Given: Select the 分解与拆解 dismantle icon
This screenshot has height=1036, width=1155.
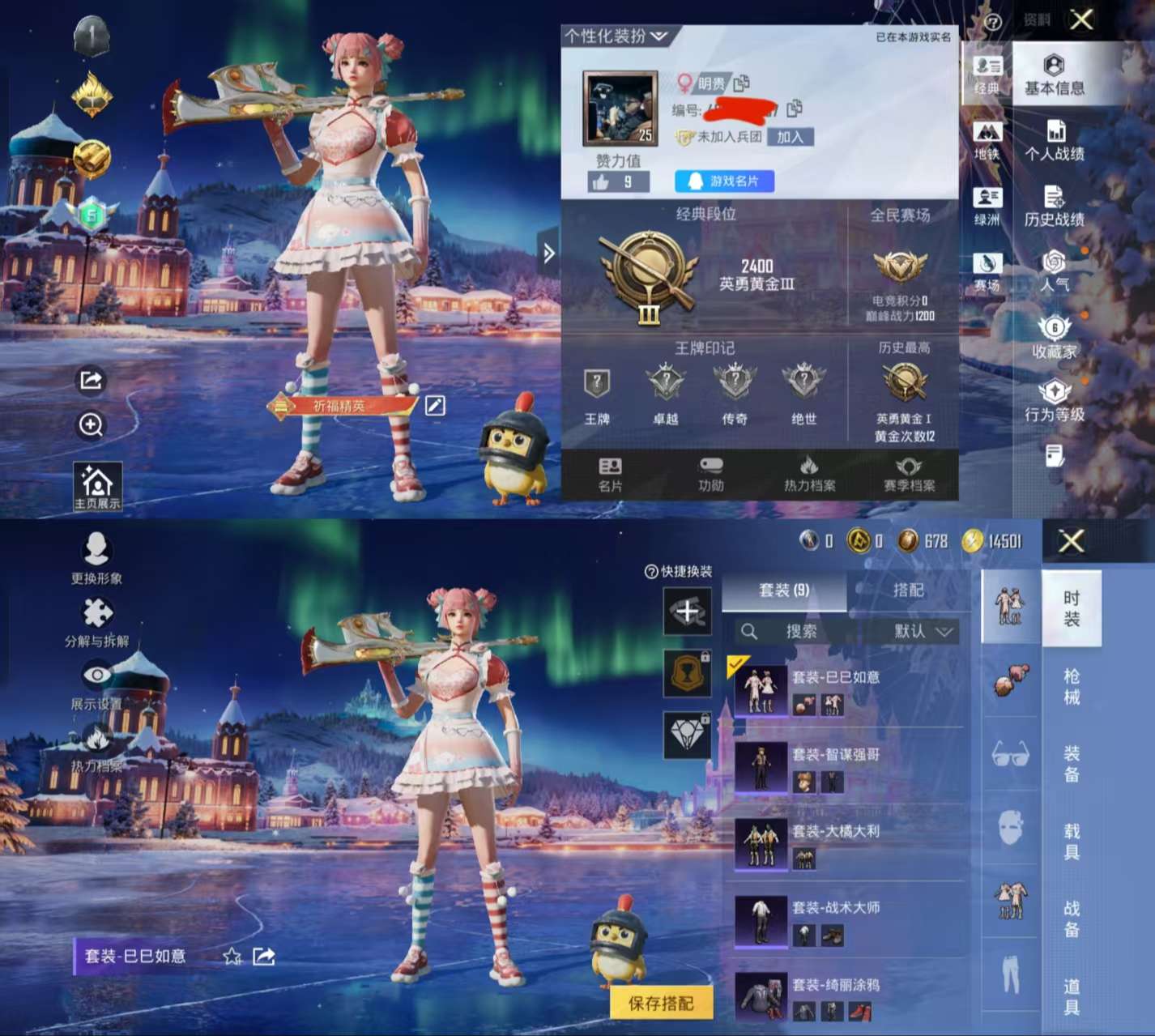Looking at the screenshot, I should pos(96,616).
